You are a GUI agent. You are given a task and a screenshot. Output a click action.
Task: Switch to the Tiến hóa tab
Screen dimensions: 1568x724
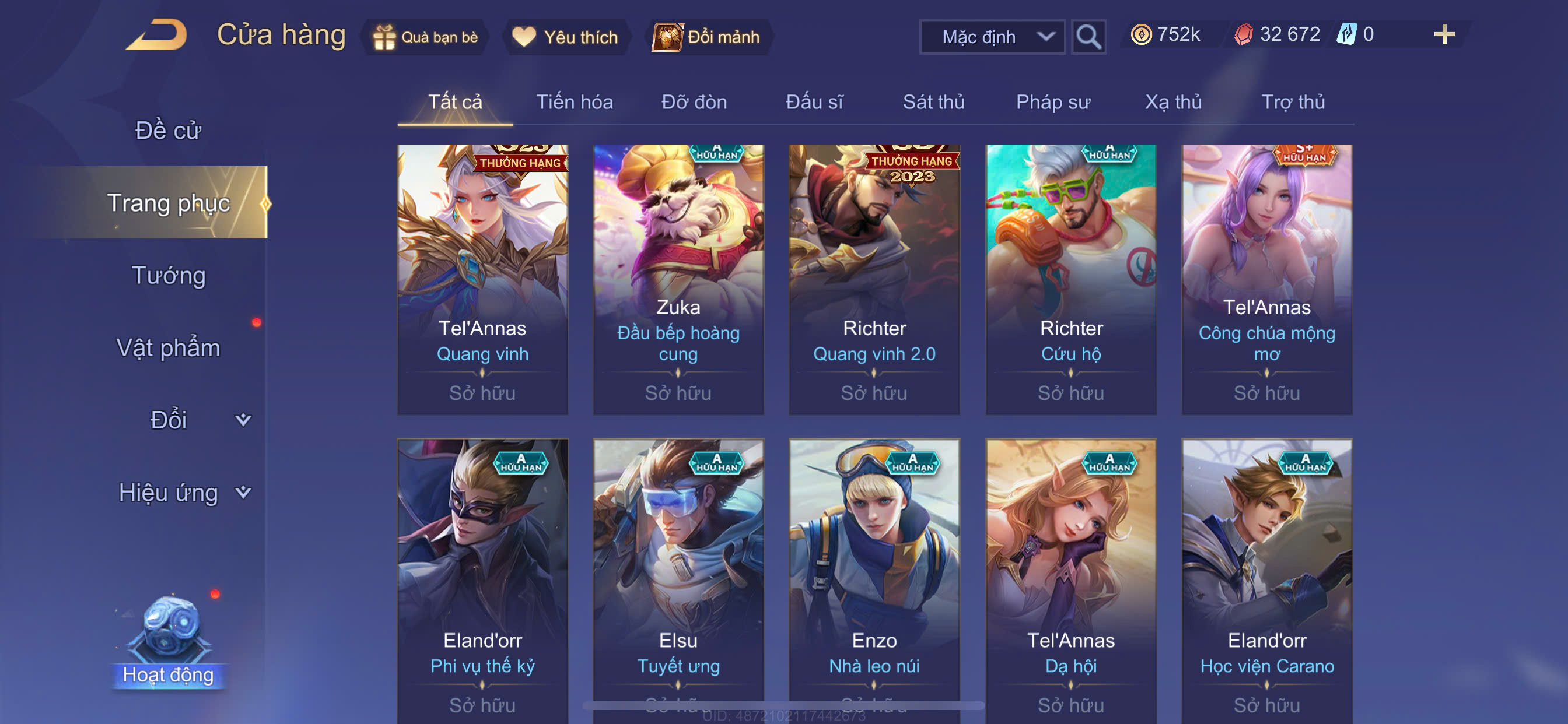pyautogui.click(x=574, y=101)
